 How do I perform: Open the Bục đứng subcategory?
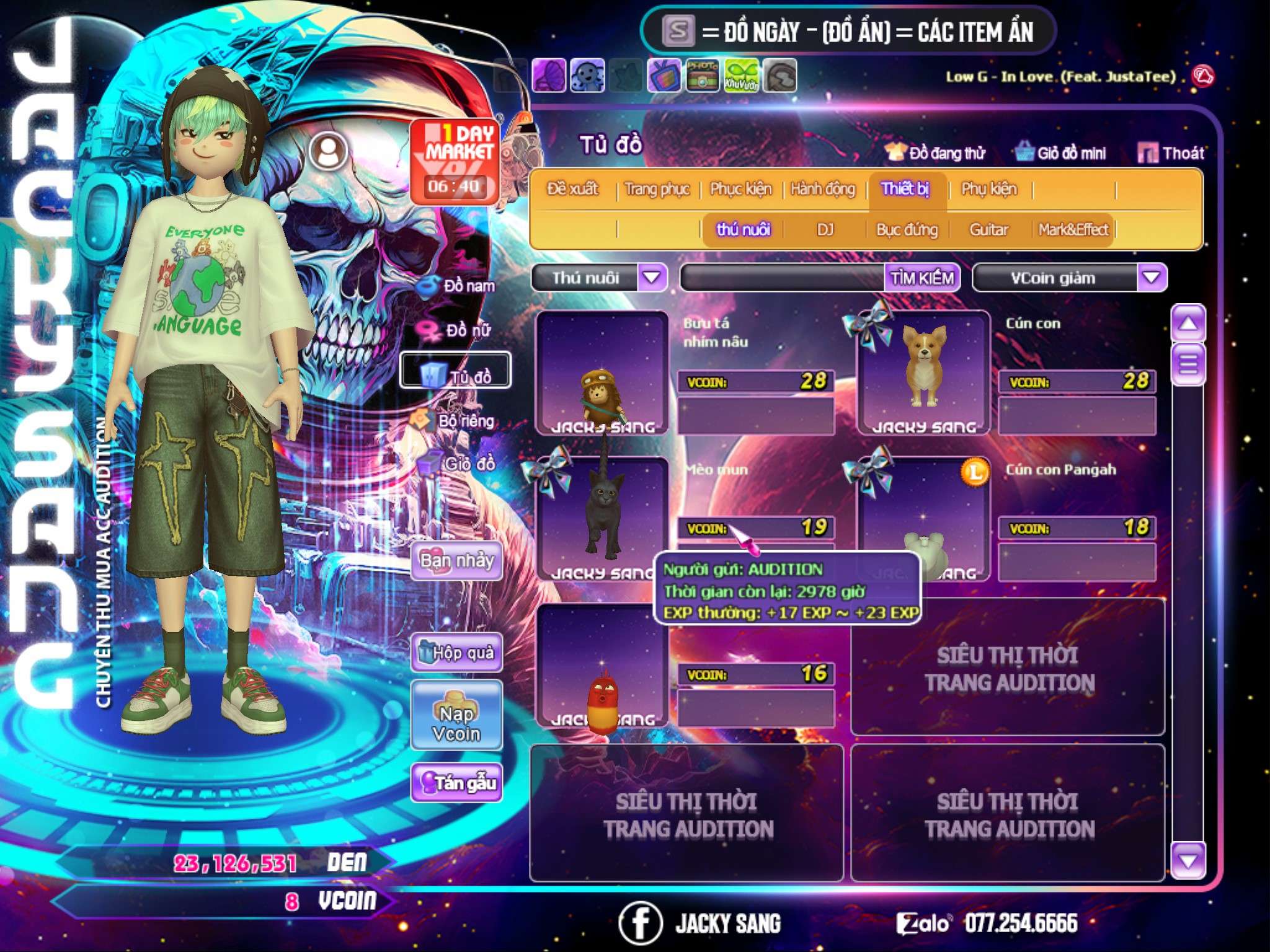click(x=907, y=230)
